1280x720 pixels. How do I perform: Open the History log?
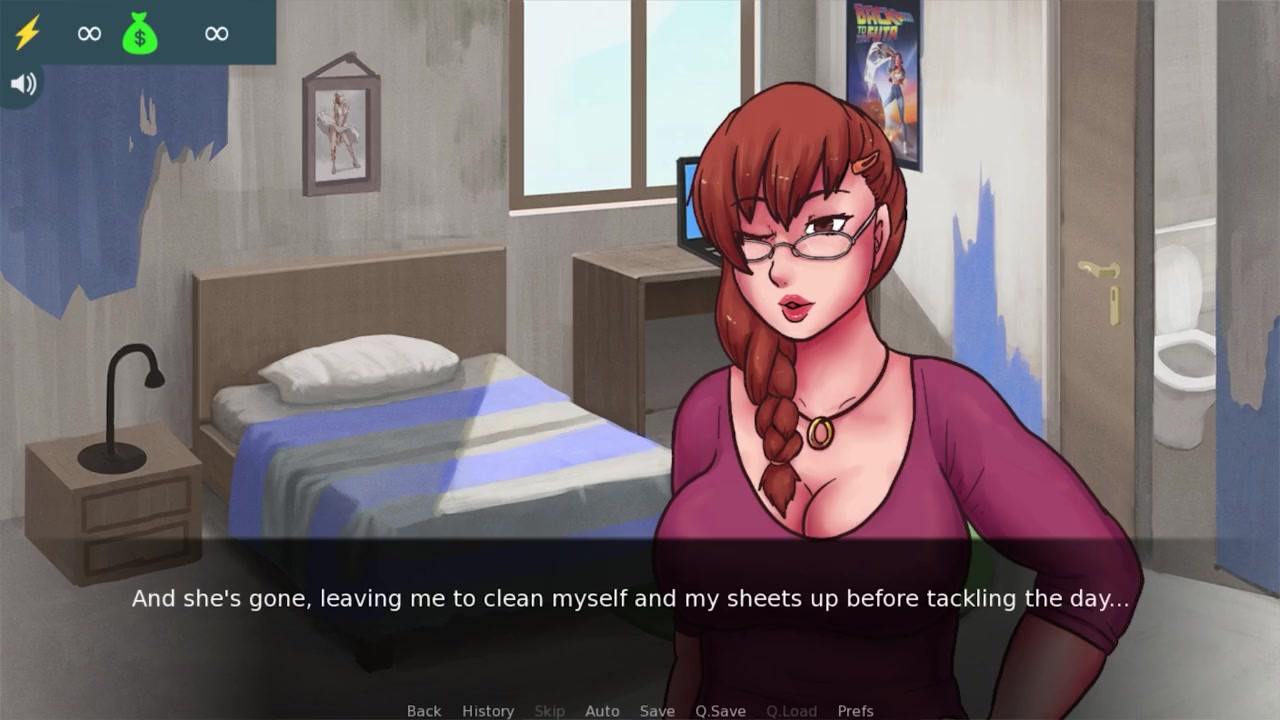(488, 710)
